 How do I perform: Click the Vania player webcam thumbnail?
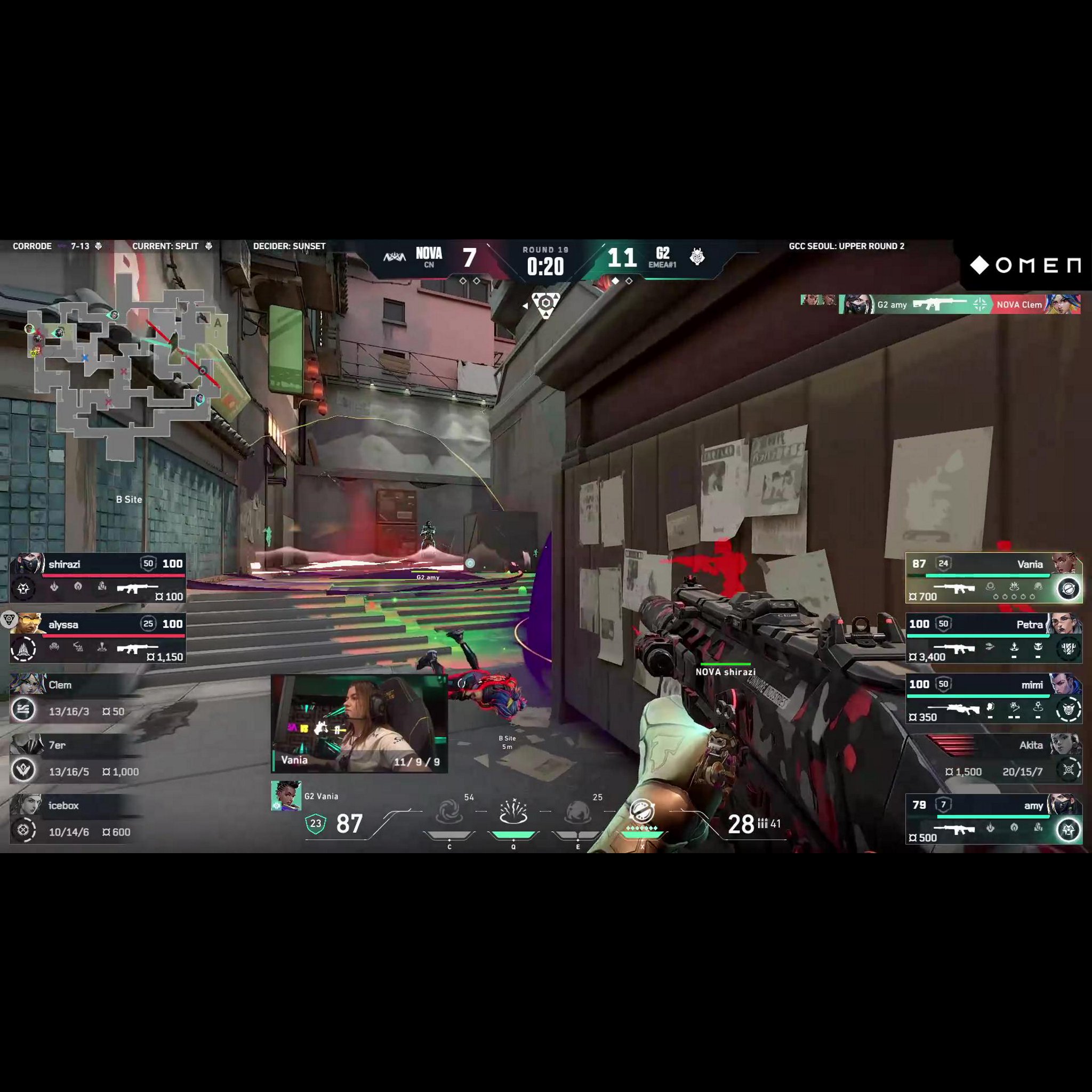pos(359,723)
